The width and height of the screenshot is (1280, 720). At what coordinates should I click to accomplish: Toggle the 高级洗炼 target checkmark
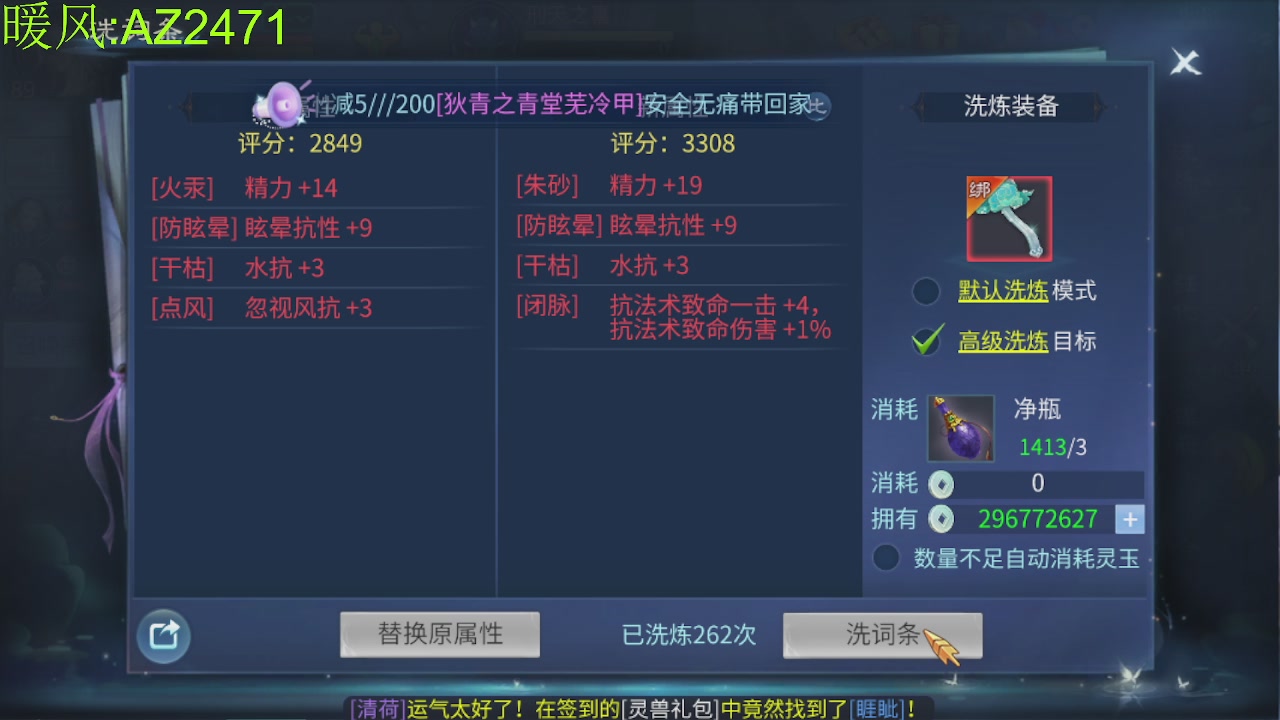click(x=926, y=341)
